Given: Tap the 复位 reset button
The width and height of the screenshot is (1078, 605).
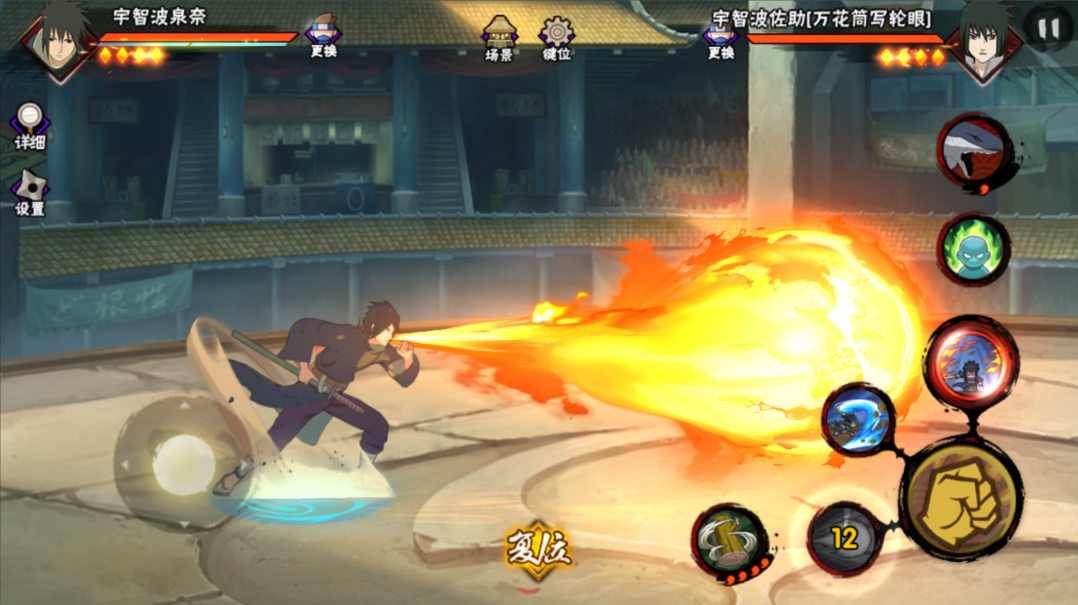Looking at the screenshot, I should [539, 549].
